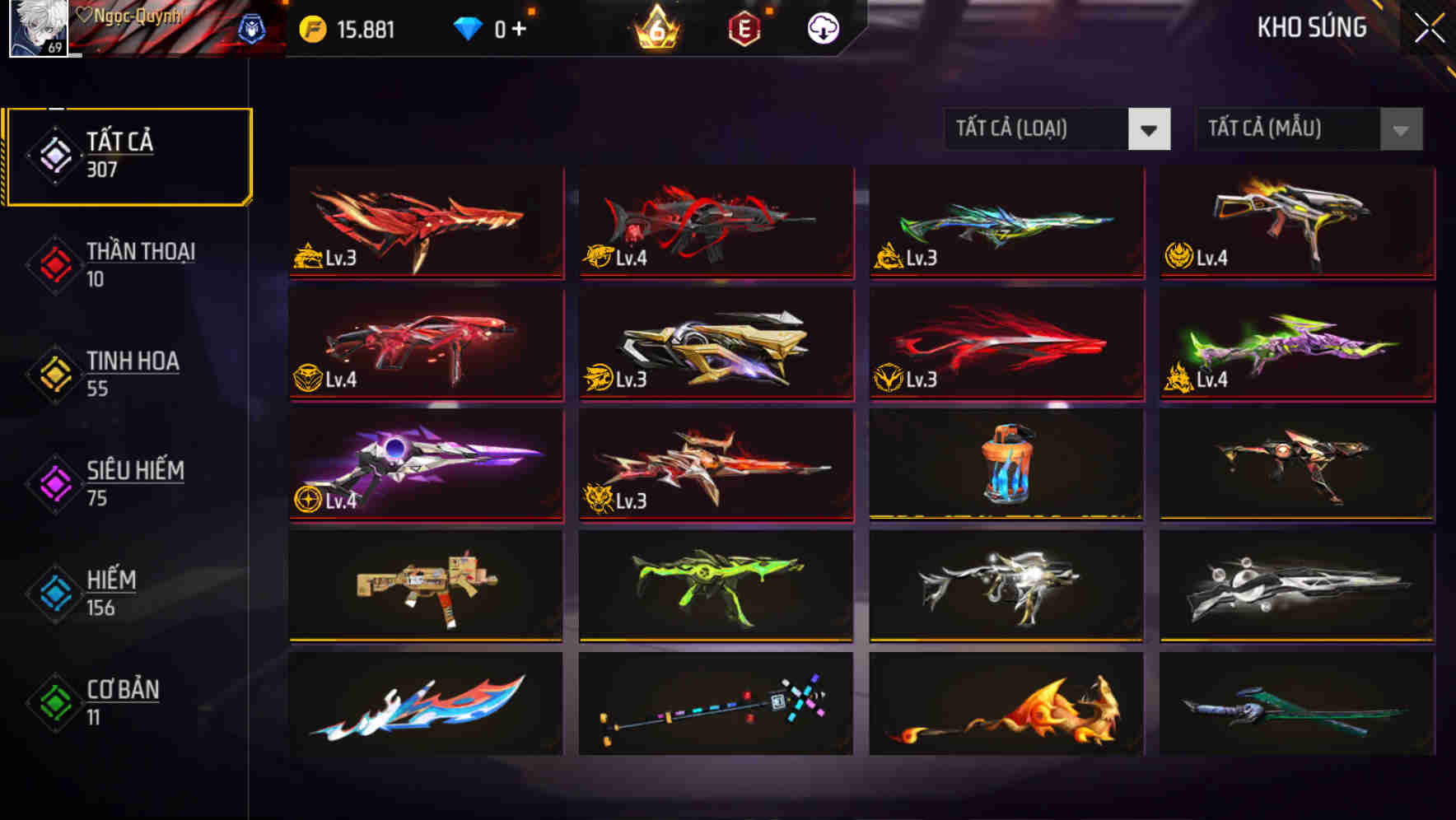Click the LOẠI dropdown arrow
This screenshot has width=1456, height=820.
(1150, 129)
